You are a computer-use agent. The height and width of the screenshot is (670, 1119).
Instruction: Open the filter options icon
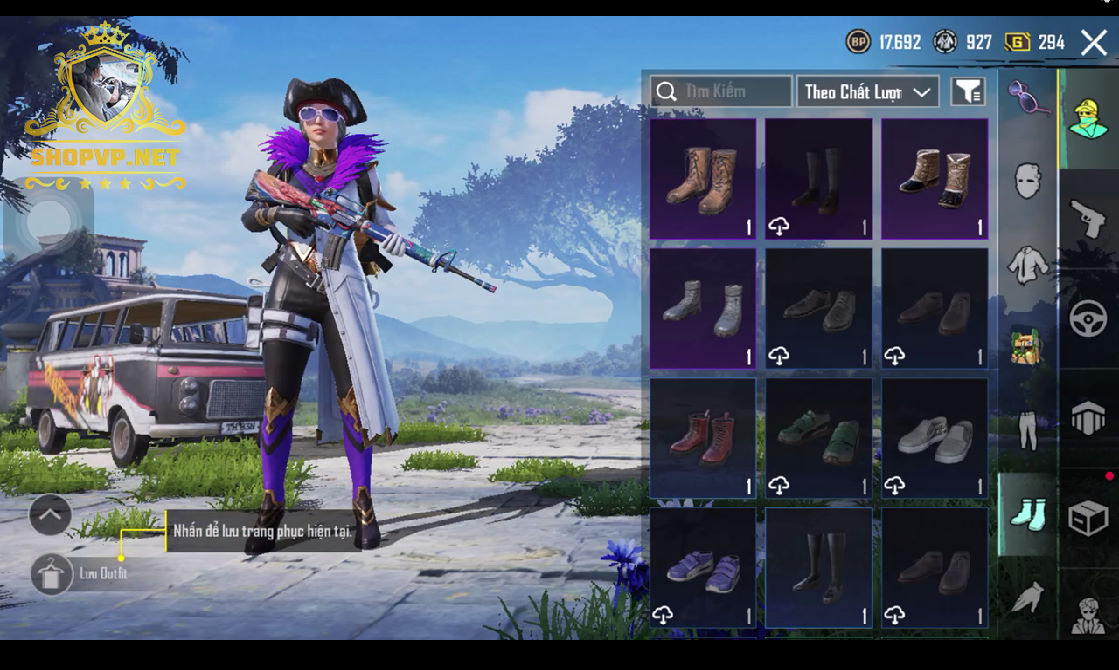967,92
